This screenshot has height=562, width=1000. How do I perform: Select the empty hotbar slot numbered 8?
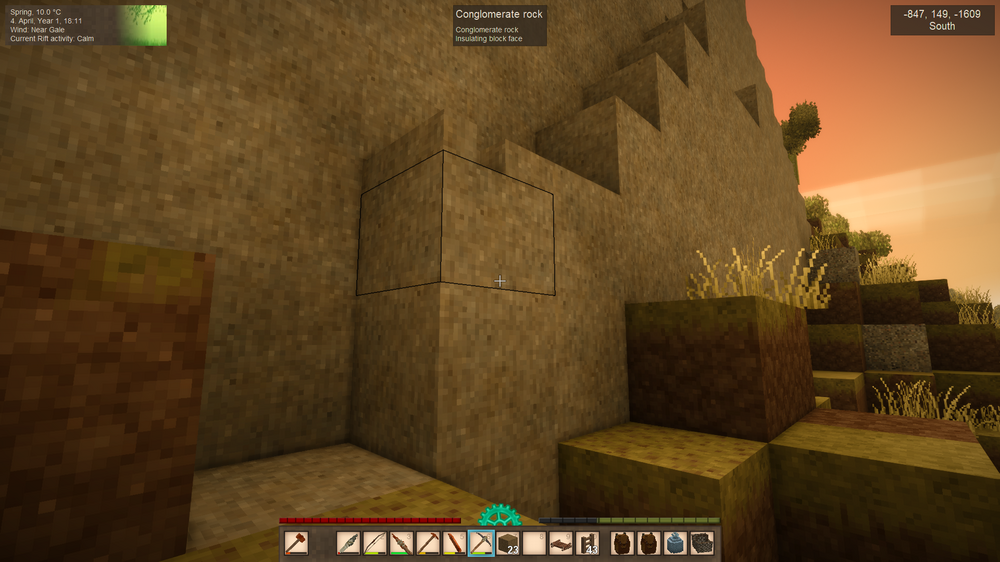[534, 543]
